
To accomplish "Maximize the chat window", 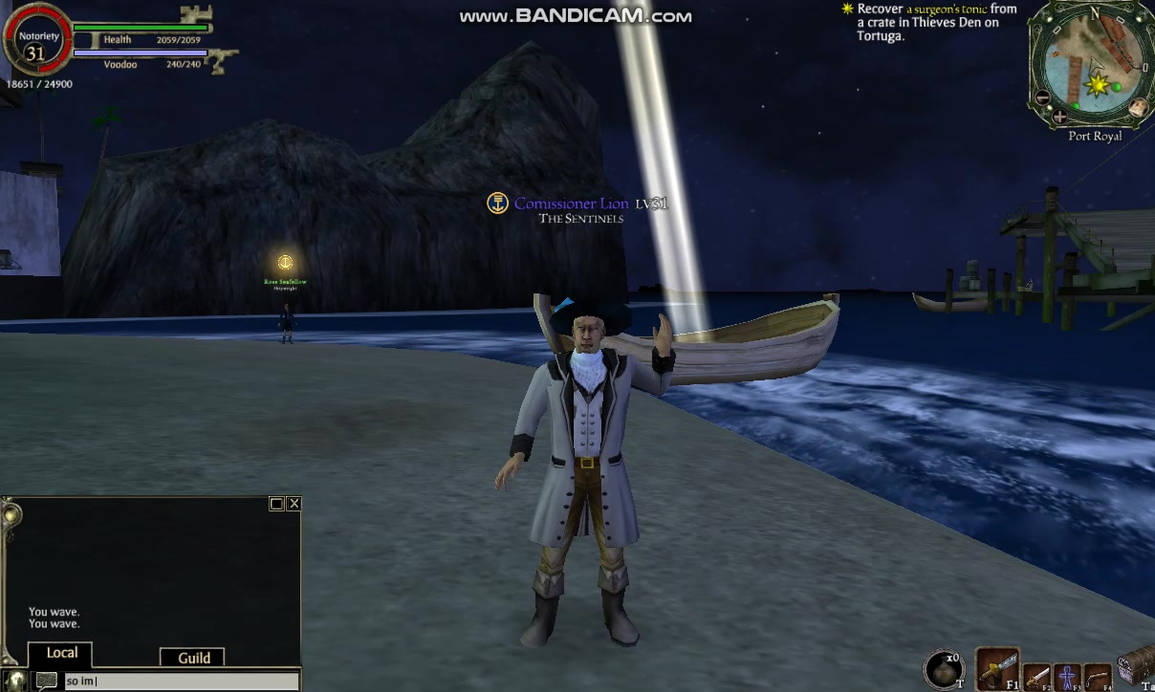I will [x=277, y=504].
